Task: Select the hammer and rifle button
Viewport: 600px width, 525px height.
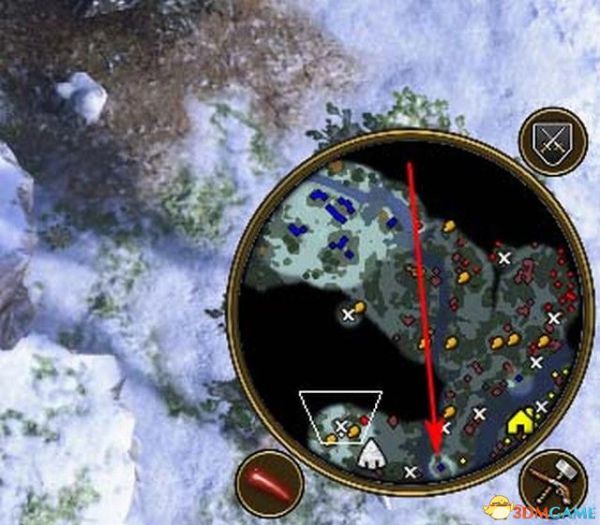Action: 552,481
